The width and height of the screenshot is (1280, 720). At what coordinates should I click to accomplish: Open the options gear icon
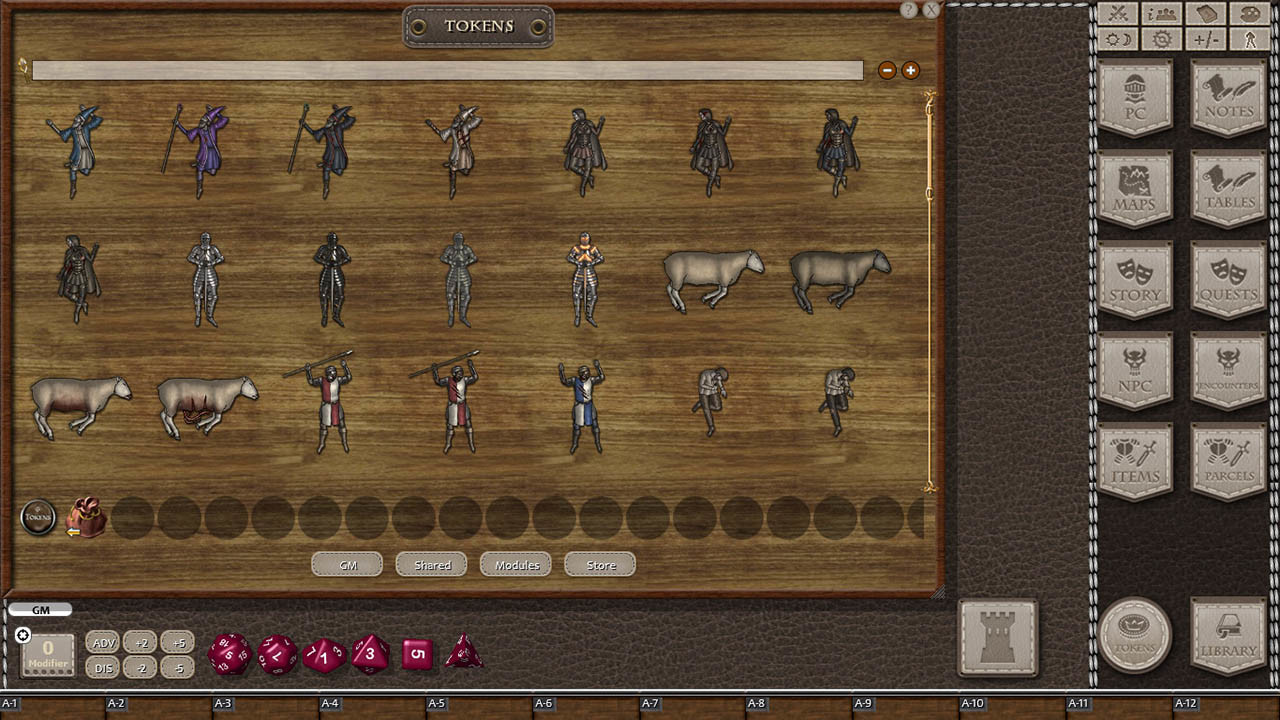coord(1160,39)
